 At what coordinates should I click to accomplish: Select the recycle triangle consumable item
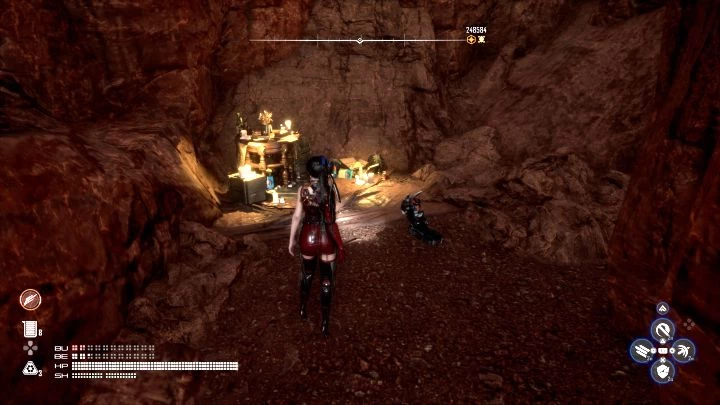click(29, 368)
